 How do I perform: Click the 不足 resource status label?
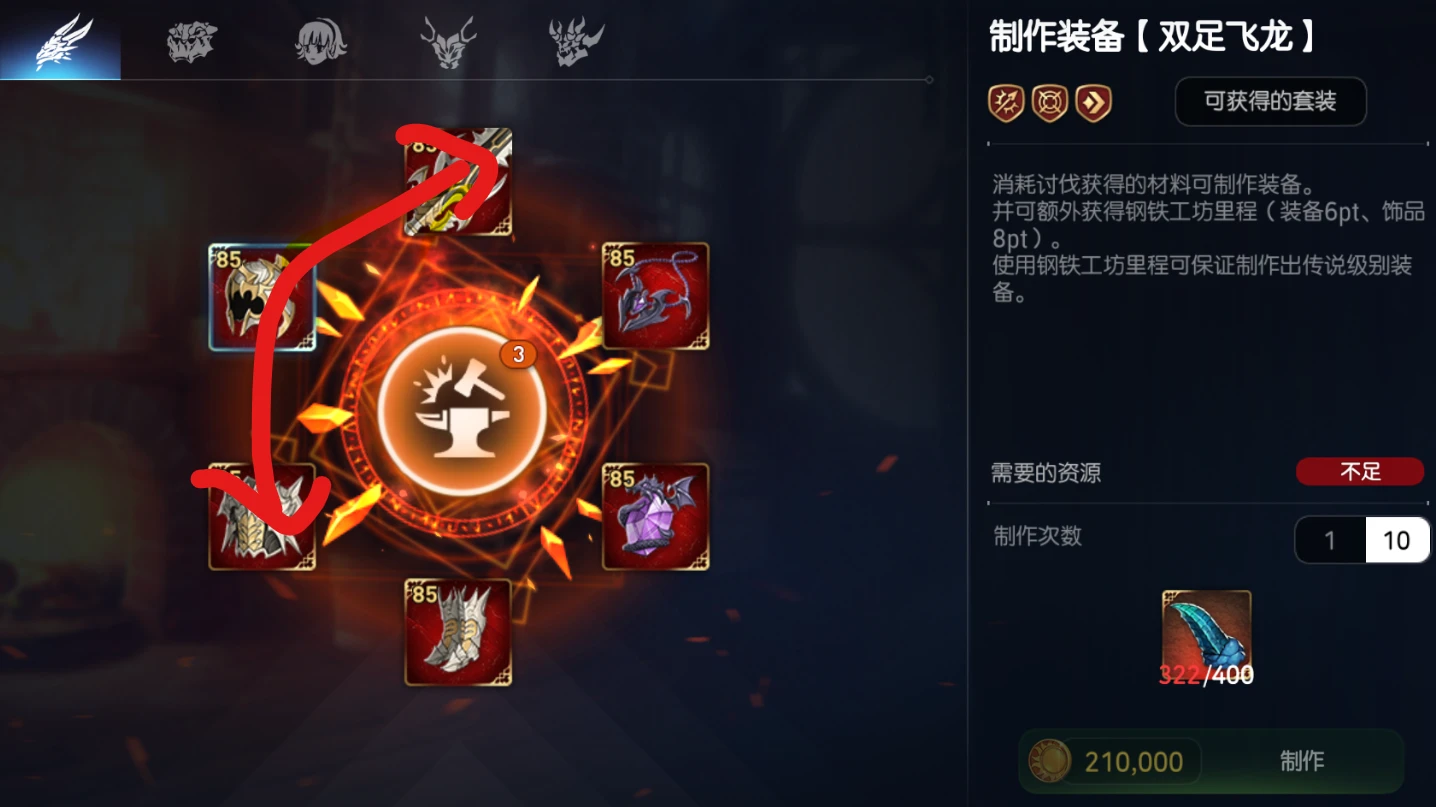point(1360,471)
